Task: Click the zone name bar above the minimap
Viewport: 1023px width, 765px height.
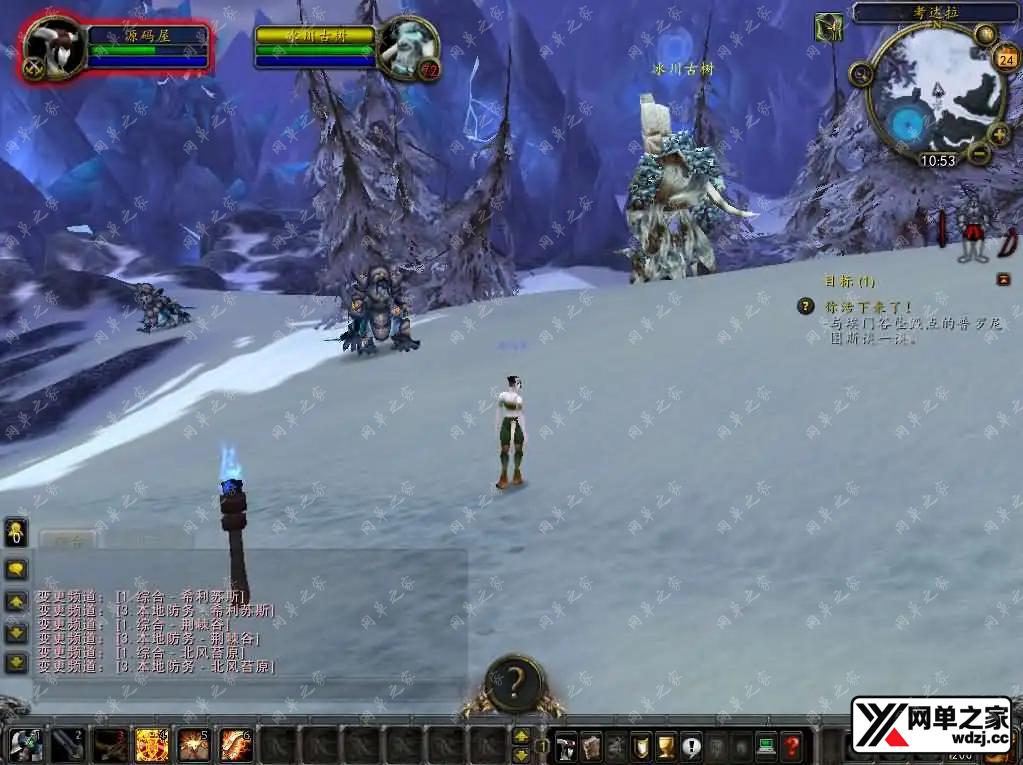Action: 934,12
